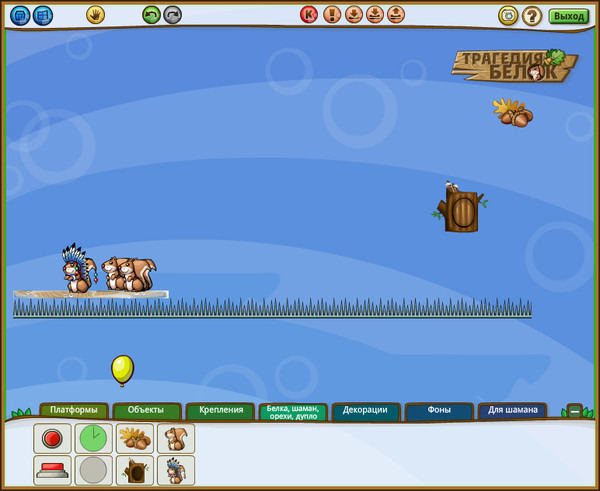Take a screenshot with the camera icon
The height and width of the screenshot is (491, 600).
[508, 16]
